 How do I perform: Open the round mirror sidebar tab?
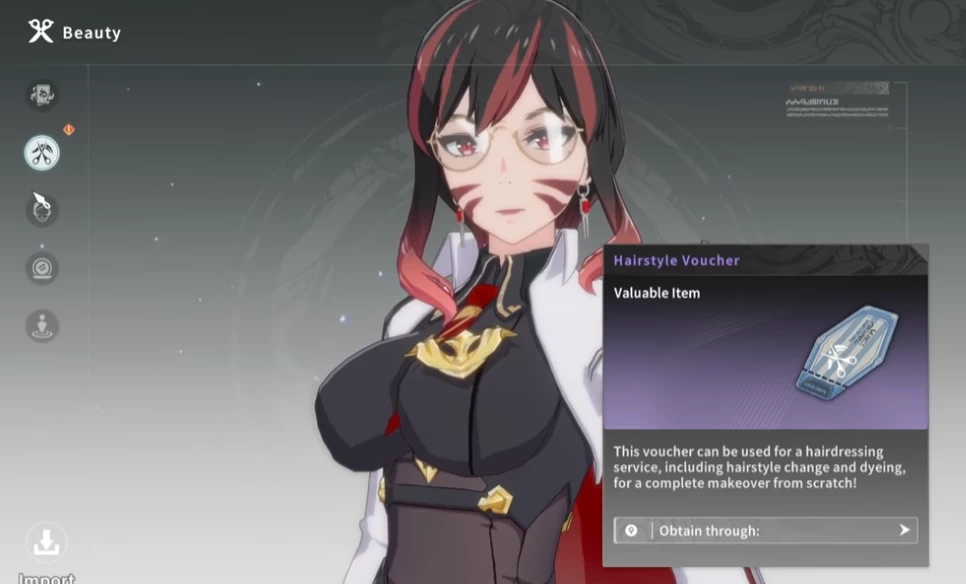[42, 268]
